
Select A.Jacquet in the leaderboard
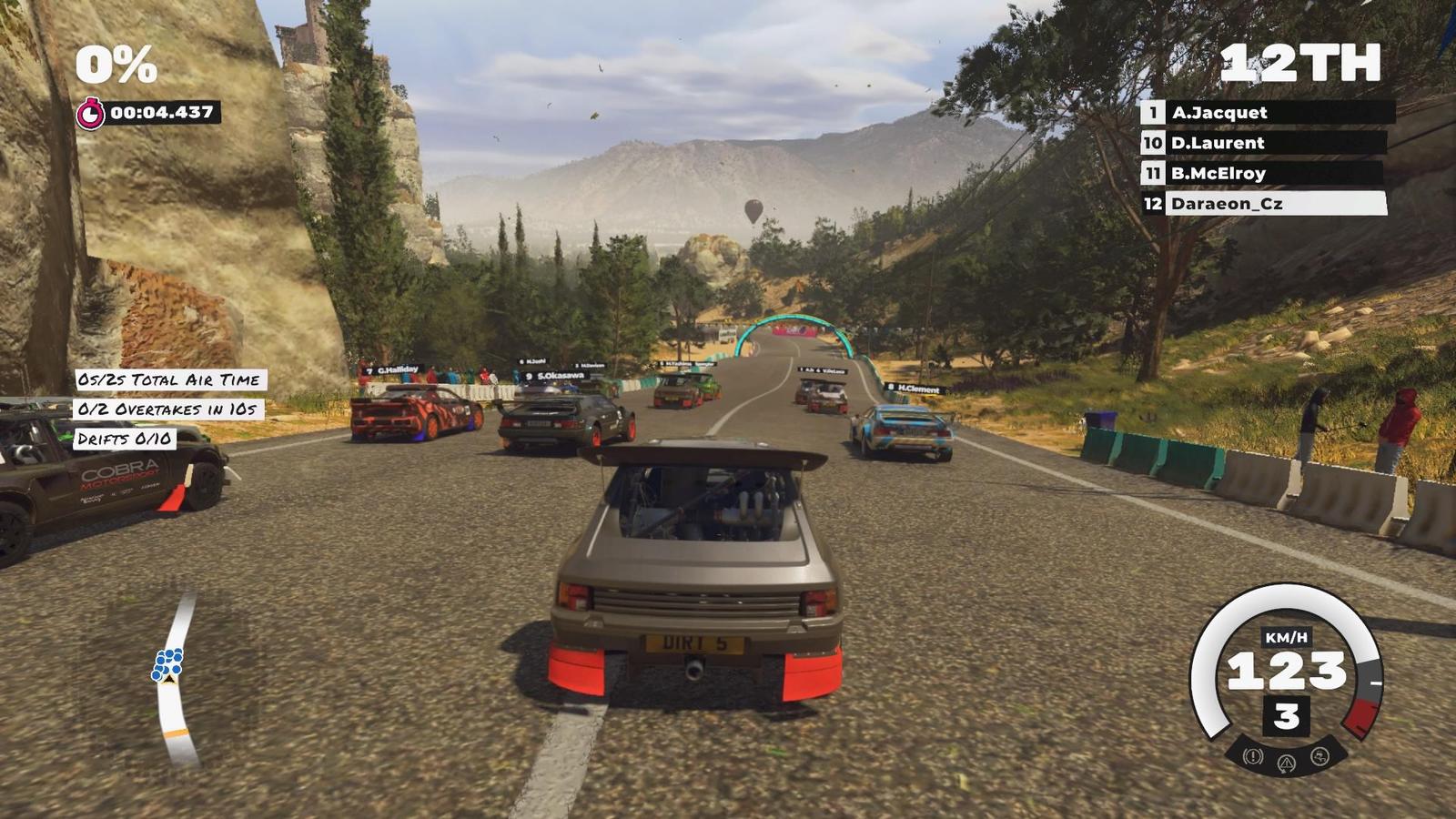(1267, 113)
